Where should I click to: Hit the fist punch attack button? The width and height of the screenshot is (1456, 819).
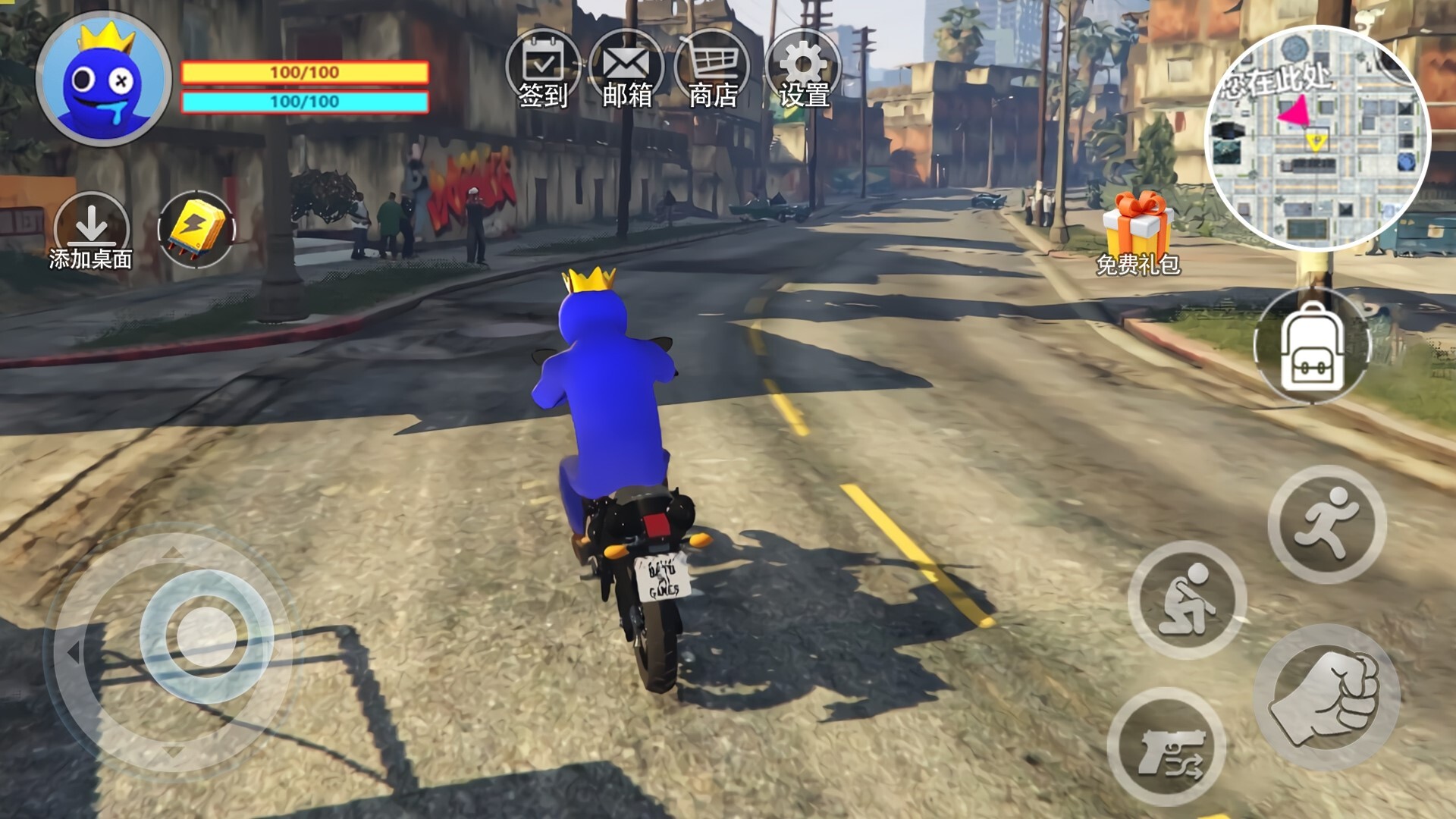coord(1327,698)
